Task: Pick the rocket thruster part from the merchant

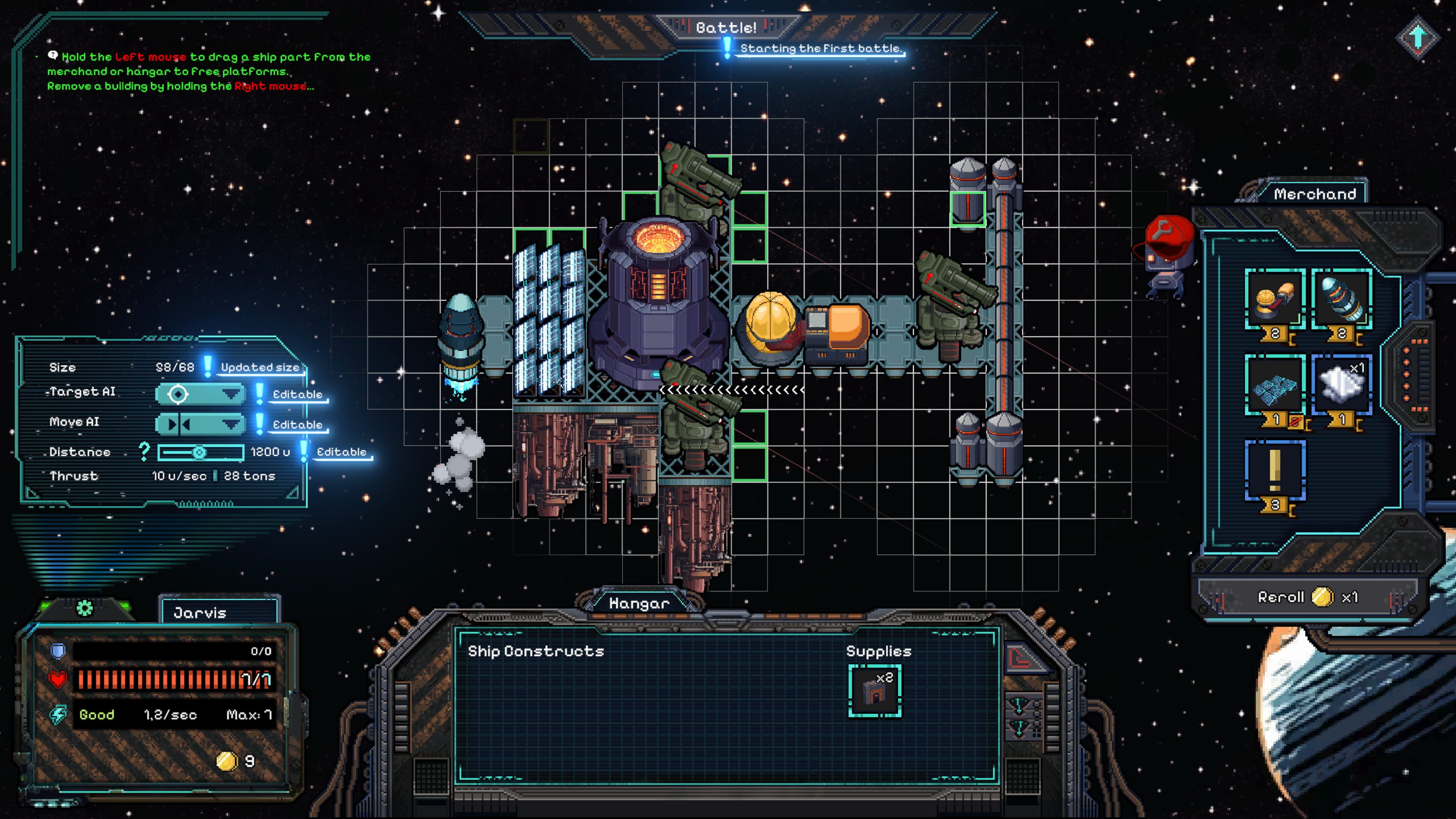Action: click(x=1341, y=300)
